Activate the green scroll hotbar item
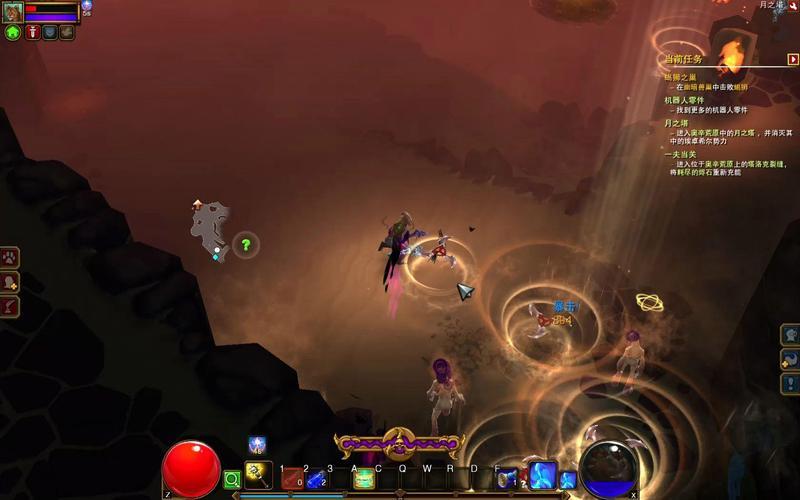Screen dimensions: 800x500 click(363, 480)
